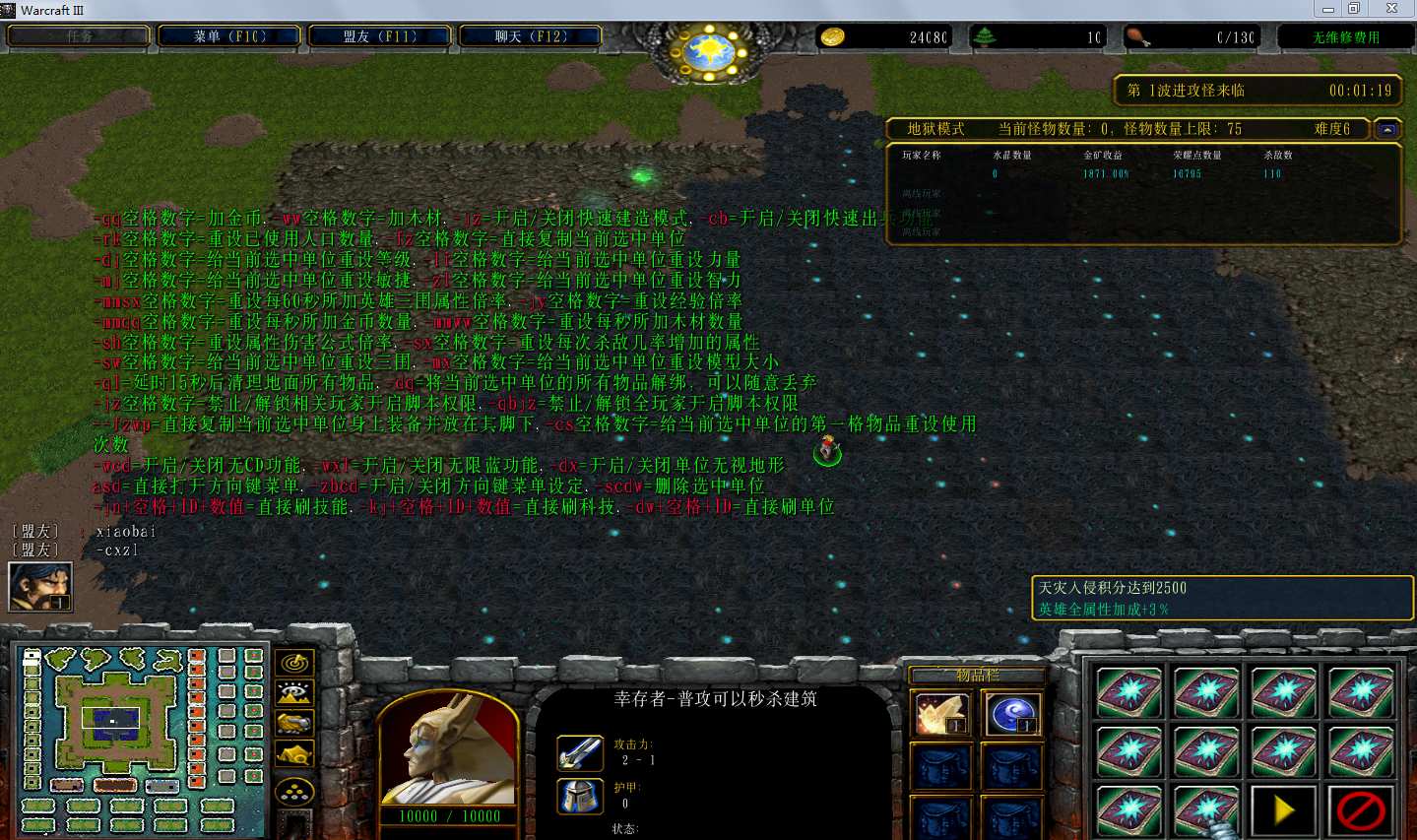Toggle the minimap ally color mode button

point(294,724)
